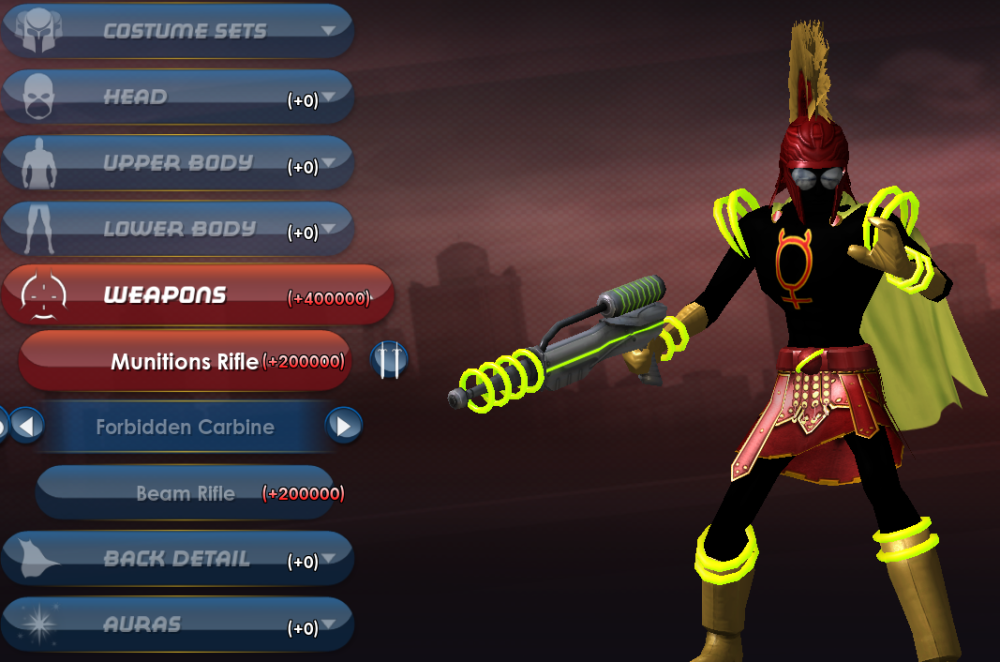
Task: Select the Munitions Rifle weapon entry
Action: [x=185, y=361]
